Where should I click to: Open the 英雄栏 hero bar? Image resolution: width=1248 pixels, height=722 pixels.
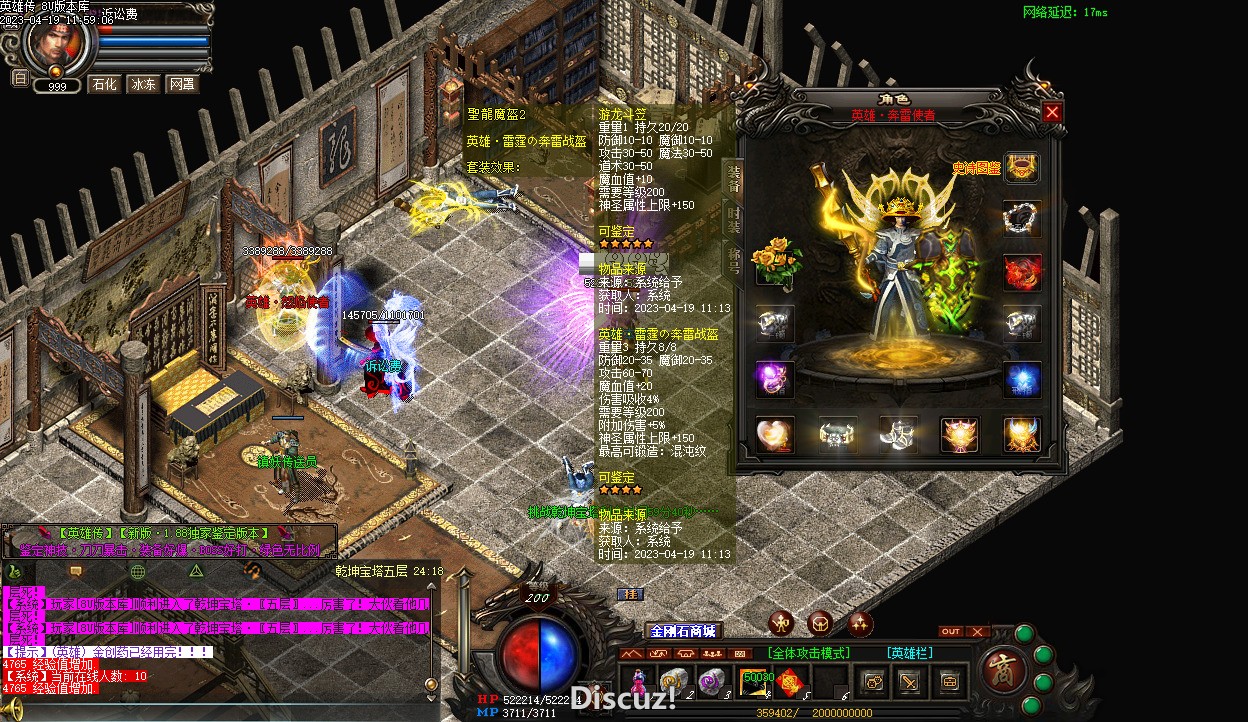[909, 653]
